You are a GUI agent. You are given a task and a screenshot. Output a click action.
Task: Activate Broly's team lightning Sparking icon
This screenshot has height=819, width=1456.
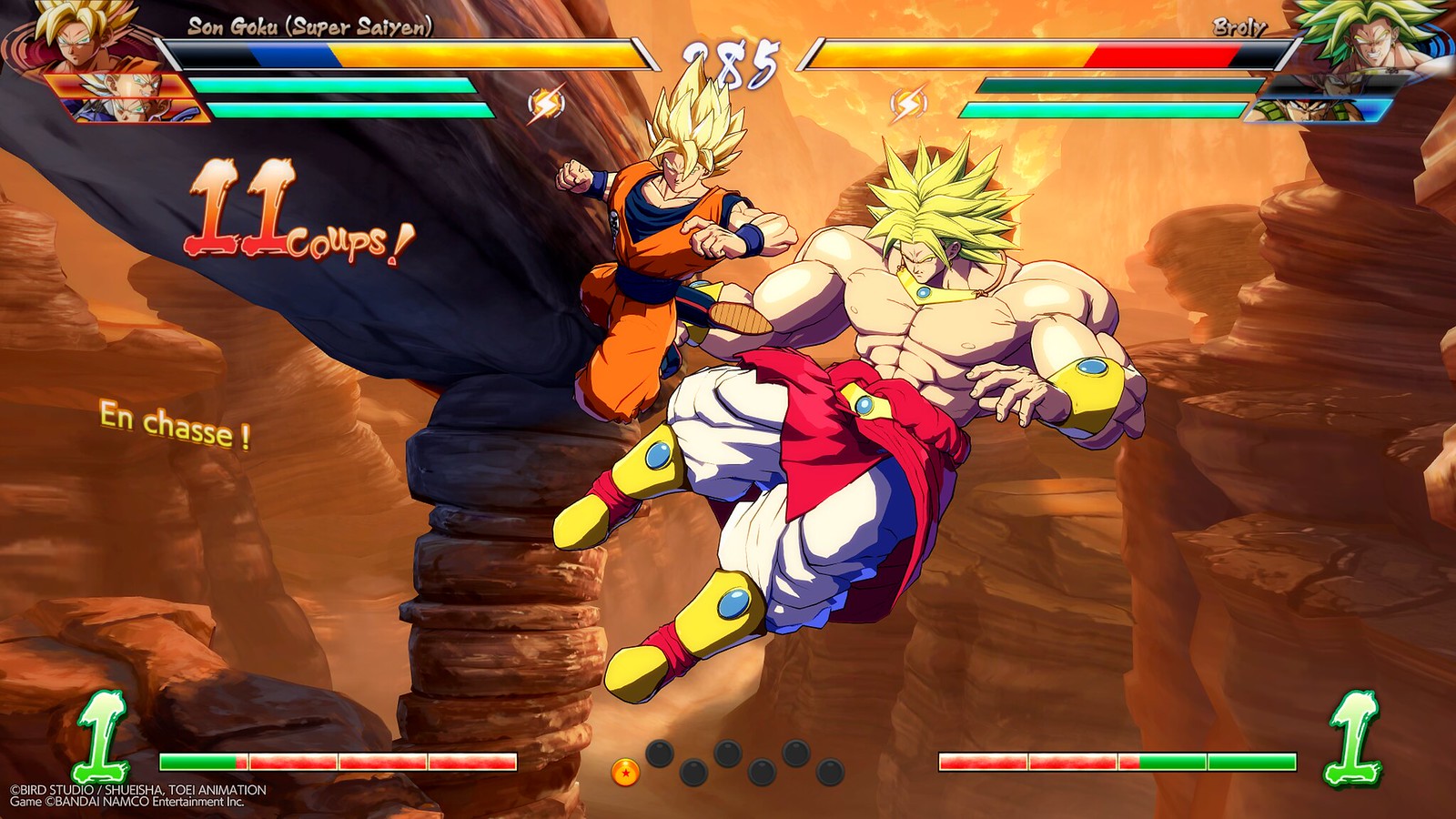coord(909,104)
